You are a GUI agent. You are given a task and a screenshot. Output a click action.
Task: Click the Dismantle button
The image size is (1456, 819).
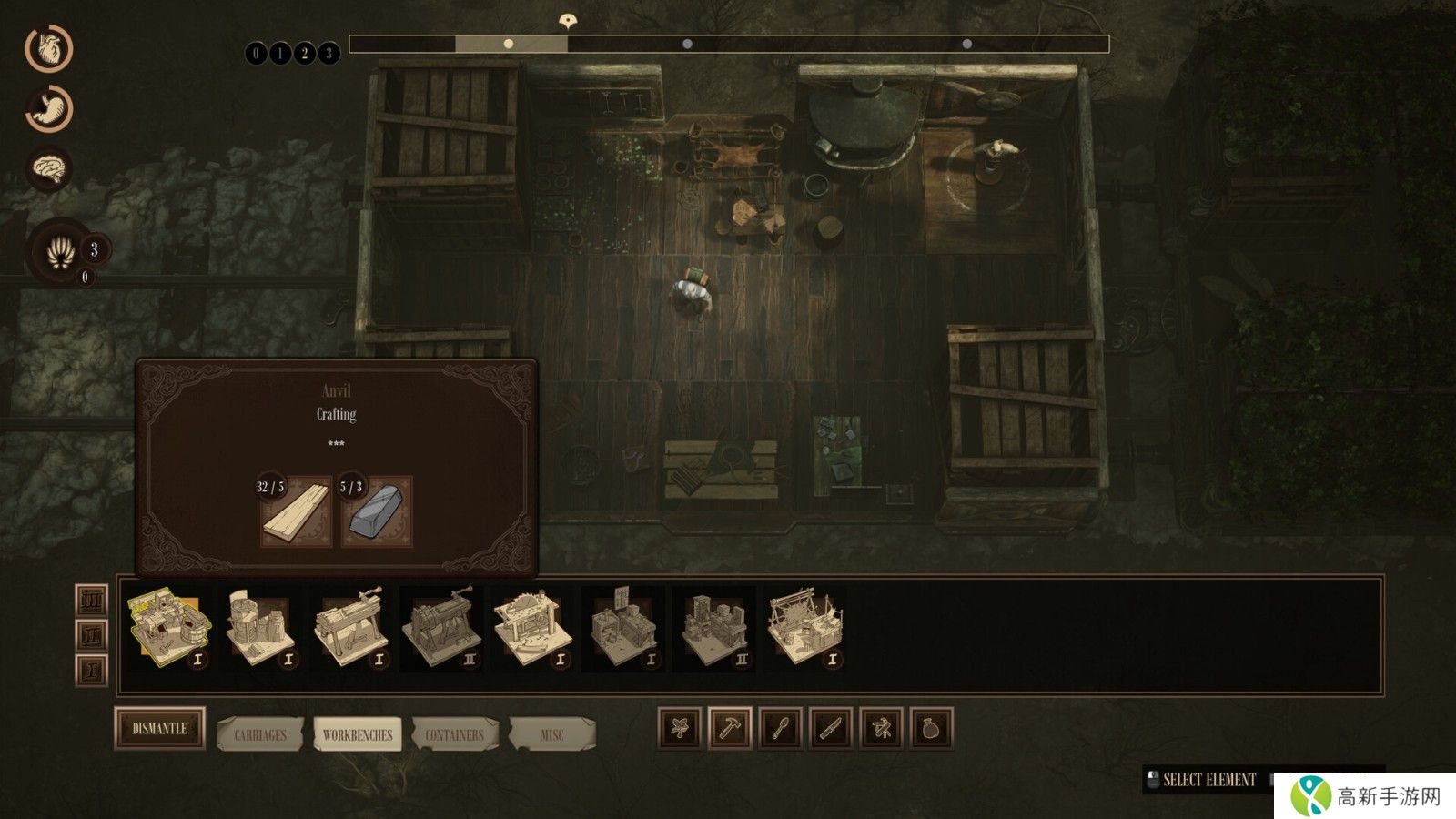tap(159, 729)
